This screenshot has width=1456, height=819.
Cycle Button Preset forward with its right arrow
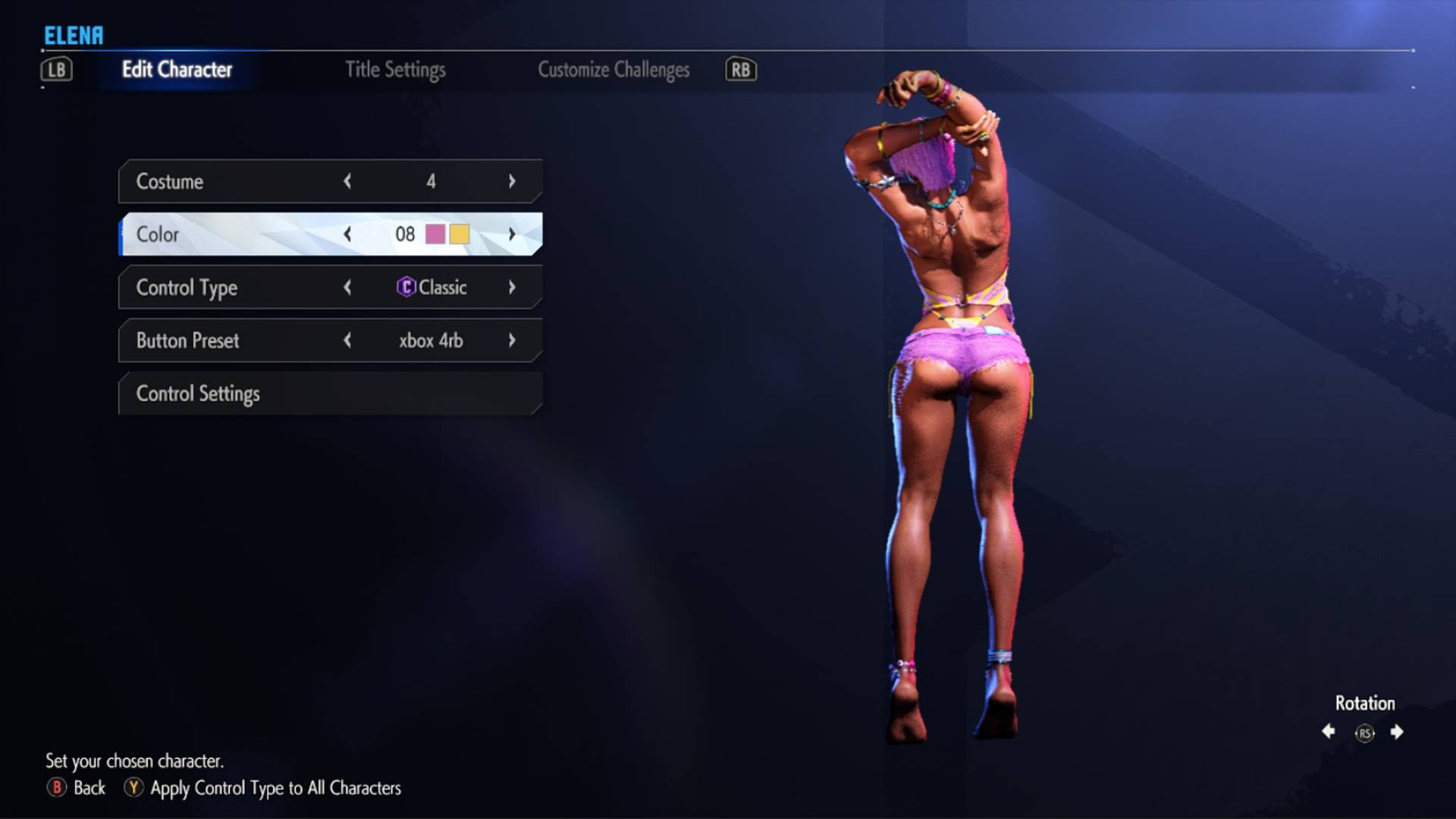coord(512,340)
